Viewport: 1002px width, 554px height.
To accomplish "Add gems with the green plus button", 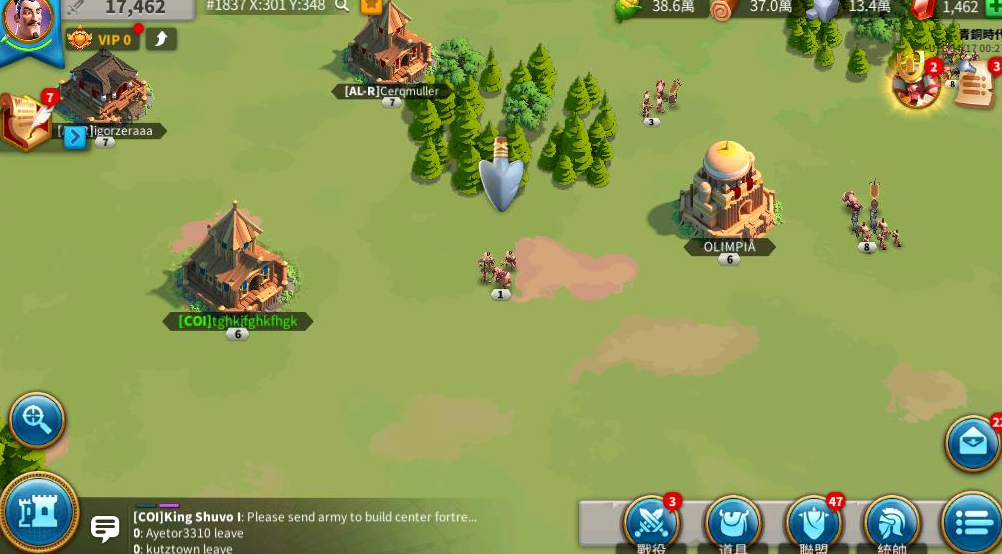I will (x=993, y=7).
